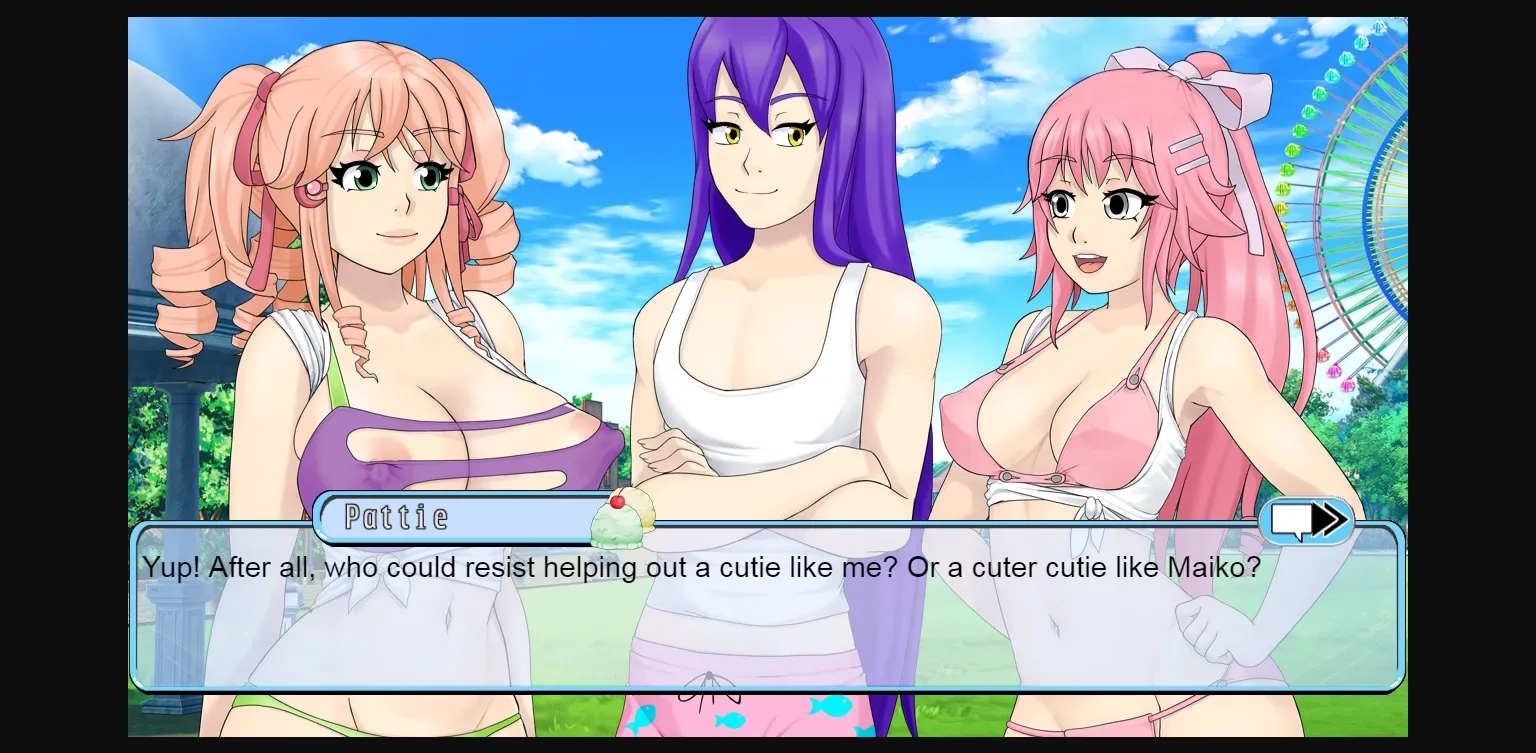Click the word Maiko in the dialogue text
Screen dimensions: 1536x753
click(x=1212, y=567)
